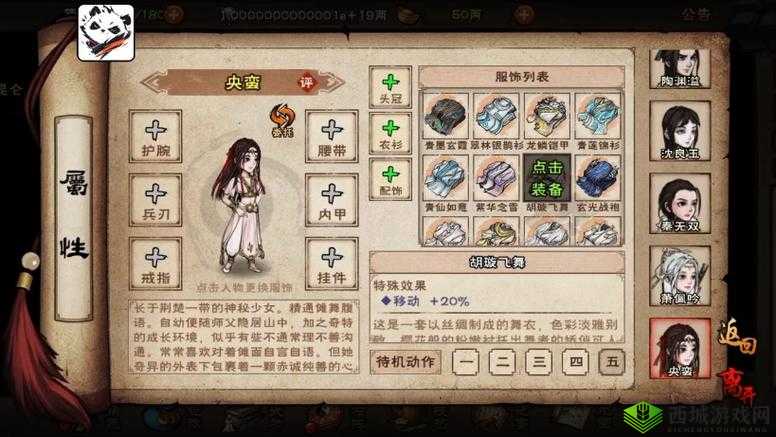Viewport: 776px width, 437px height.
Task: Open the 评 review button beside 央蛮
Action: click(306, 82)
